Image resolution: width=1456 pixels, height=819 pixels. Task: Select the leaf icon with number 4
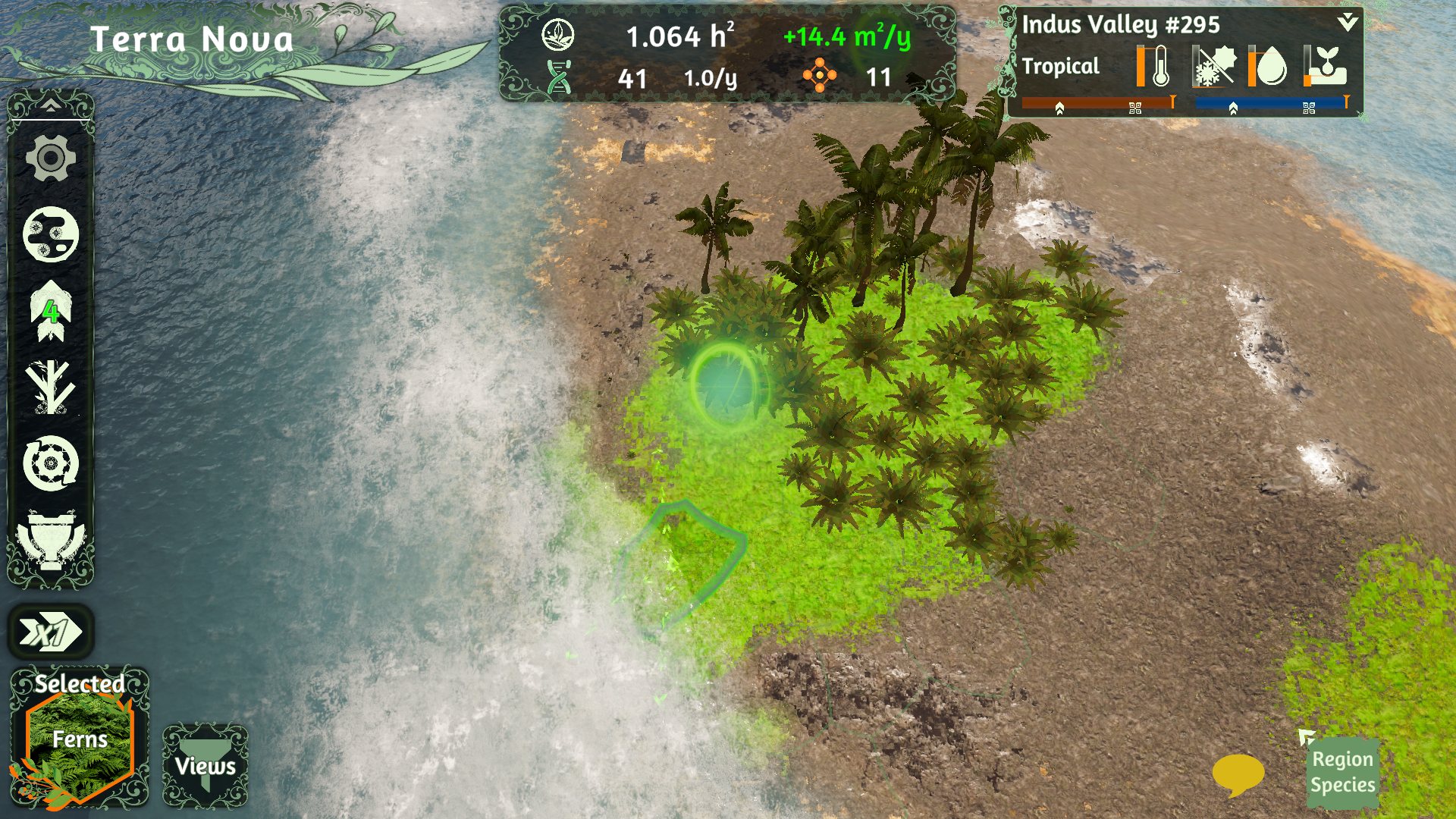coord(51,310)
